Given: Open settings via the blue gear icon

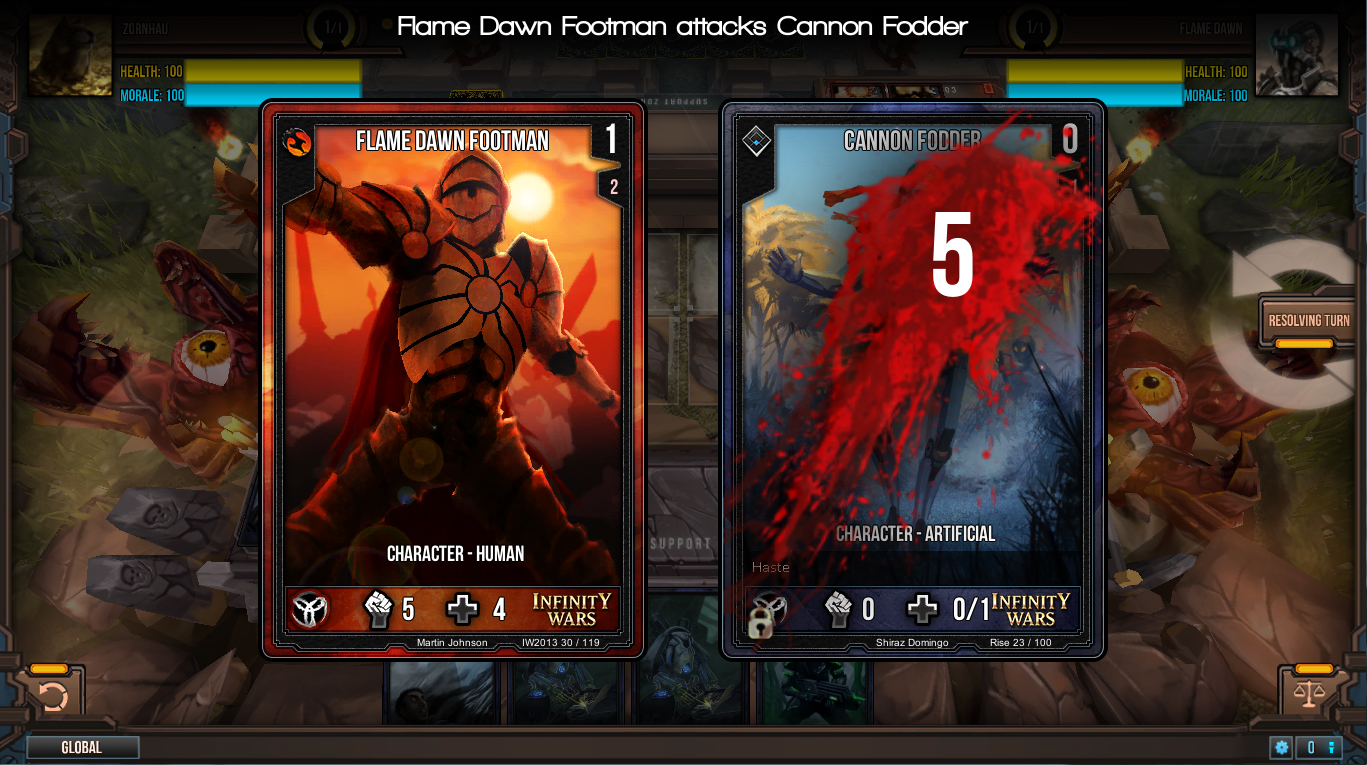Looking at the screenshot, I should tap(1281, 747).
